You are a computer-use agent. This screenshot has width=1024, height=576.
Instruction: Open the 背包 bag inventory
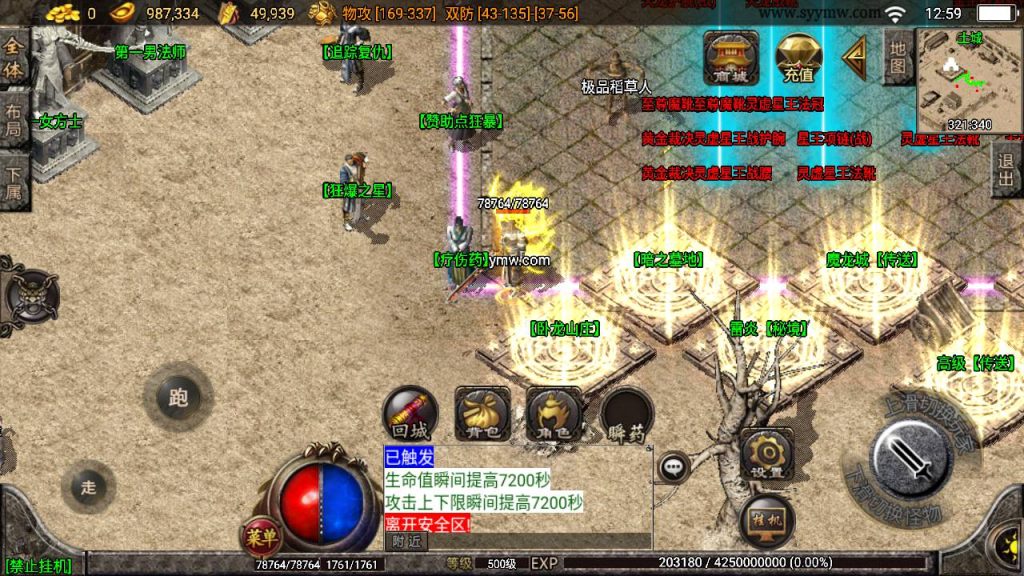(x=483, y=413)
